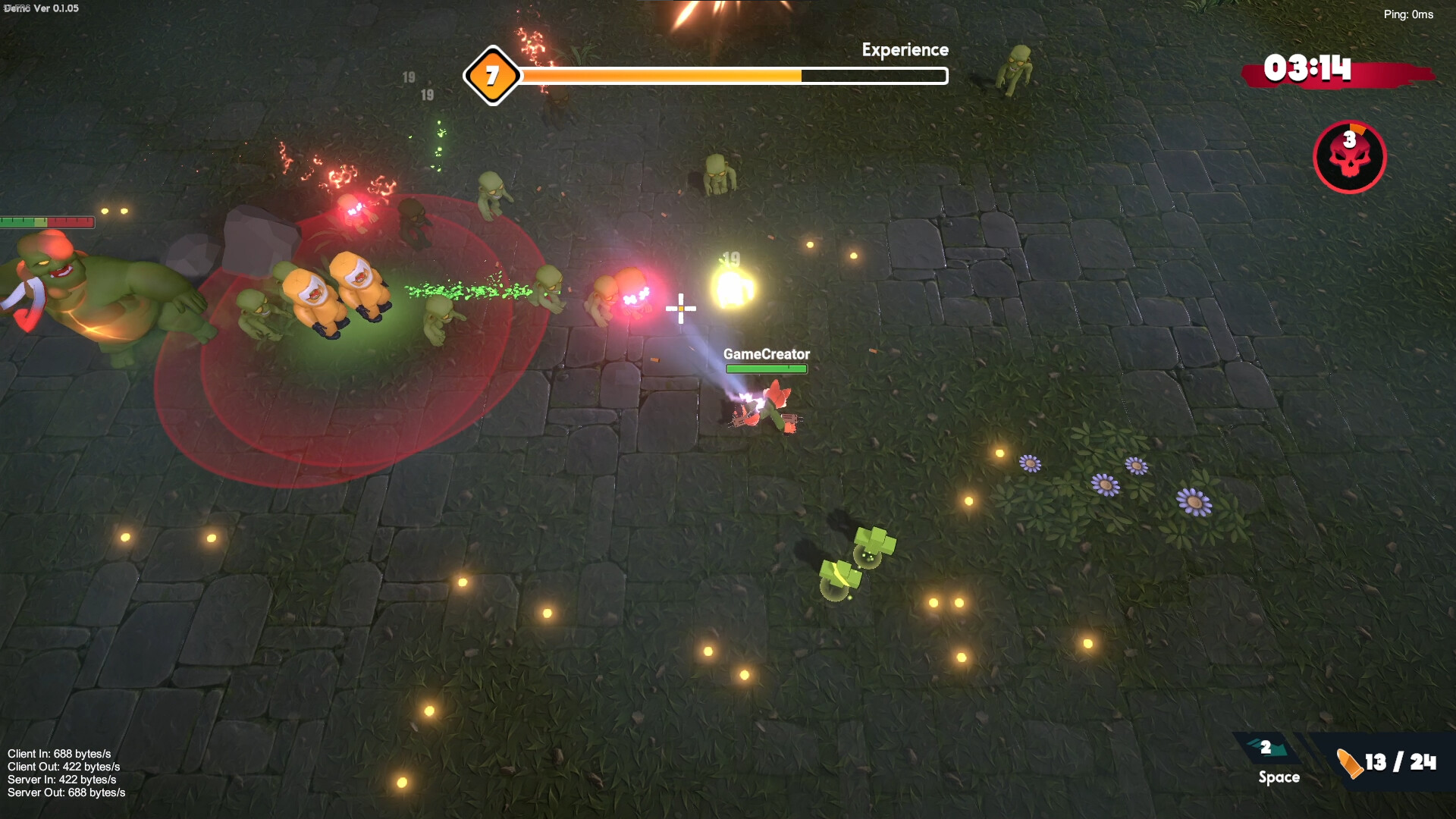Activate the teal dash ability icon
1456x819 pixels.
click(1268, 748)
